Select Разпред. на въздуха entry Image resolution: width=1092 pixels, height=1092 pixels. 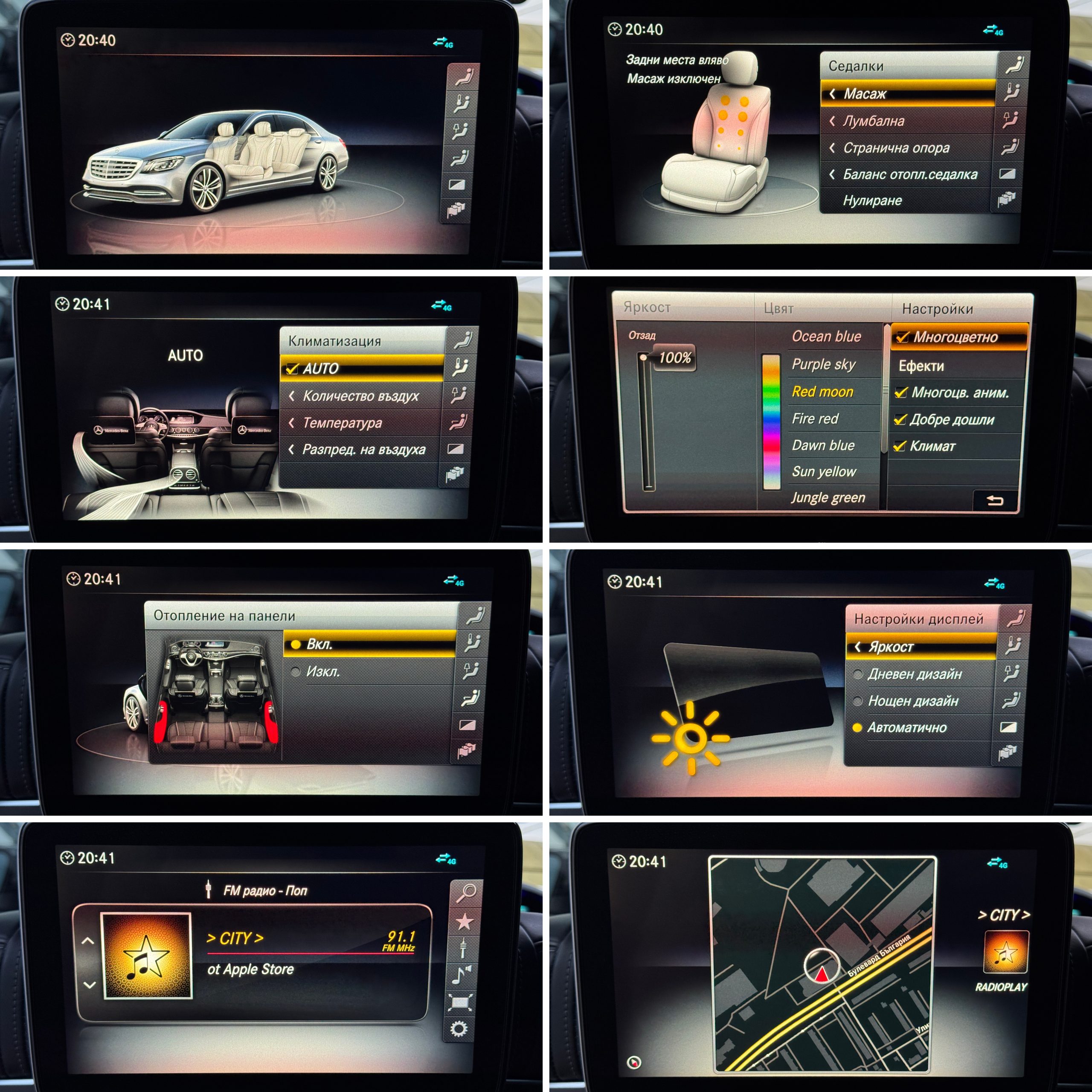(x=362, y=450)
